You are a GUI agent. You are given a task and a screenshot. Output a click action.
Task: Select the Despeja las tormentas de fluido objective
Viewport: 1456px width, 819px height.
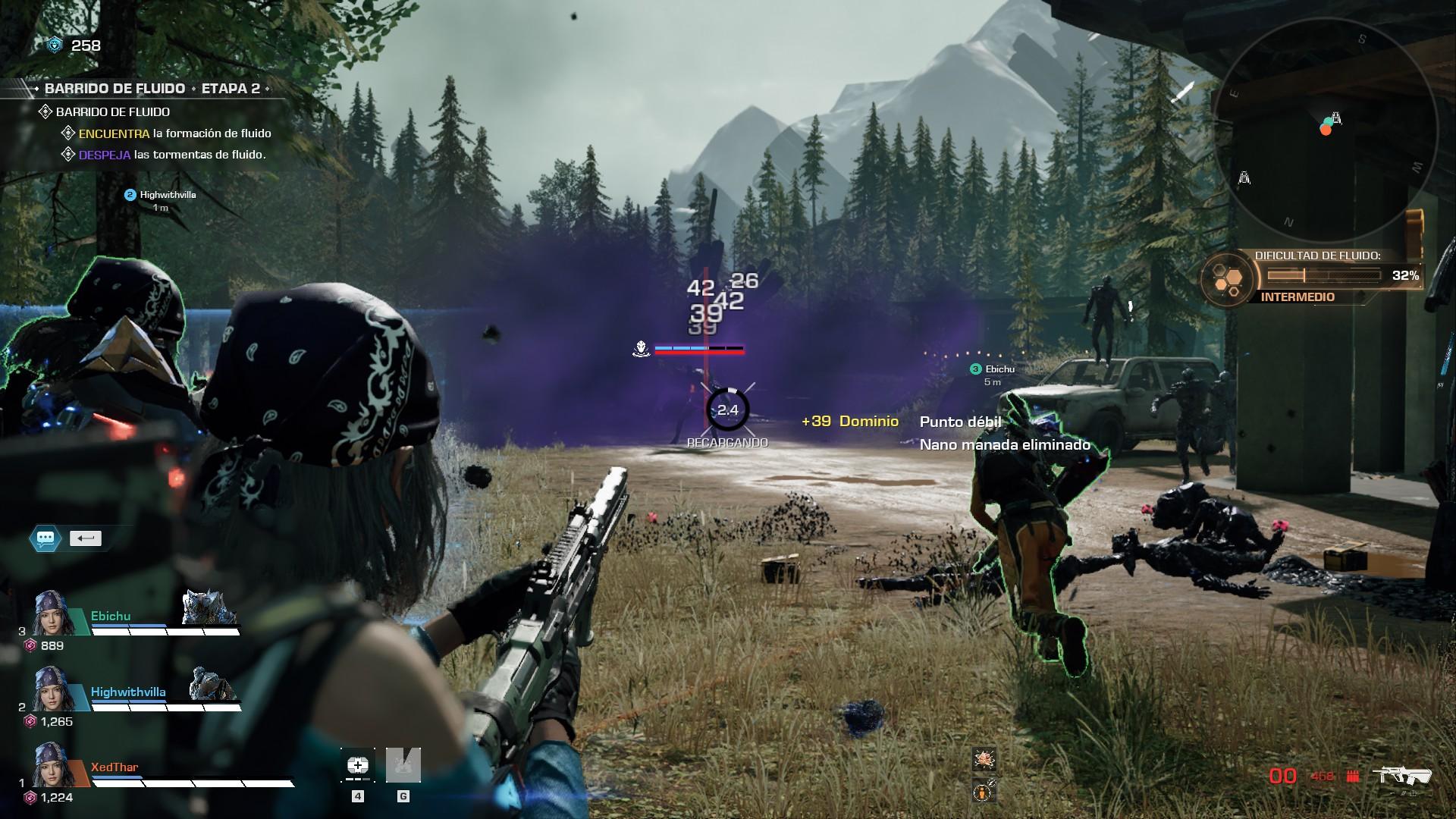(172, 155)
